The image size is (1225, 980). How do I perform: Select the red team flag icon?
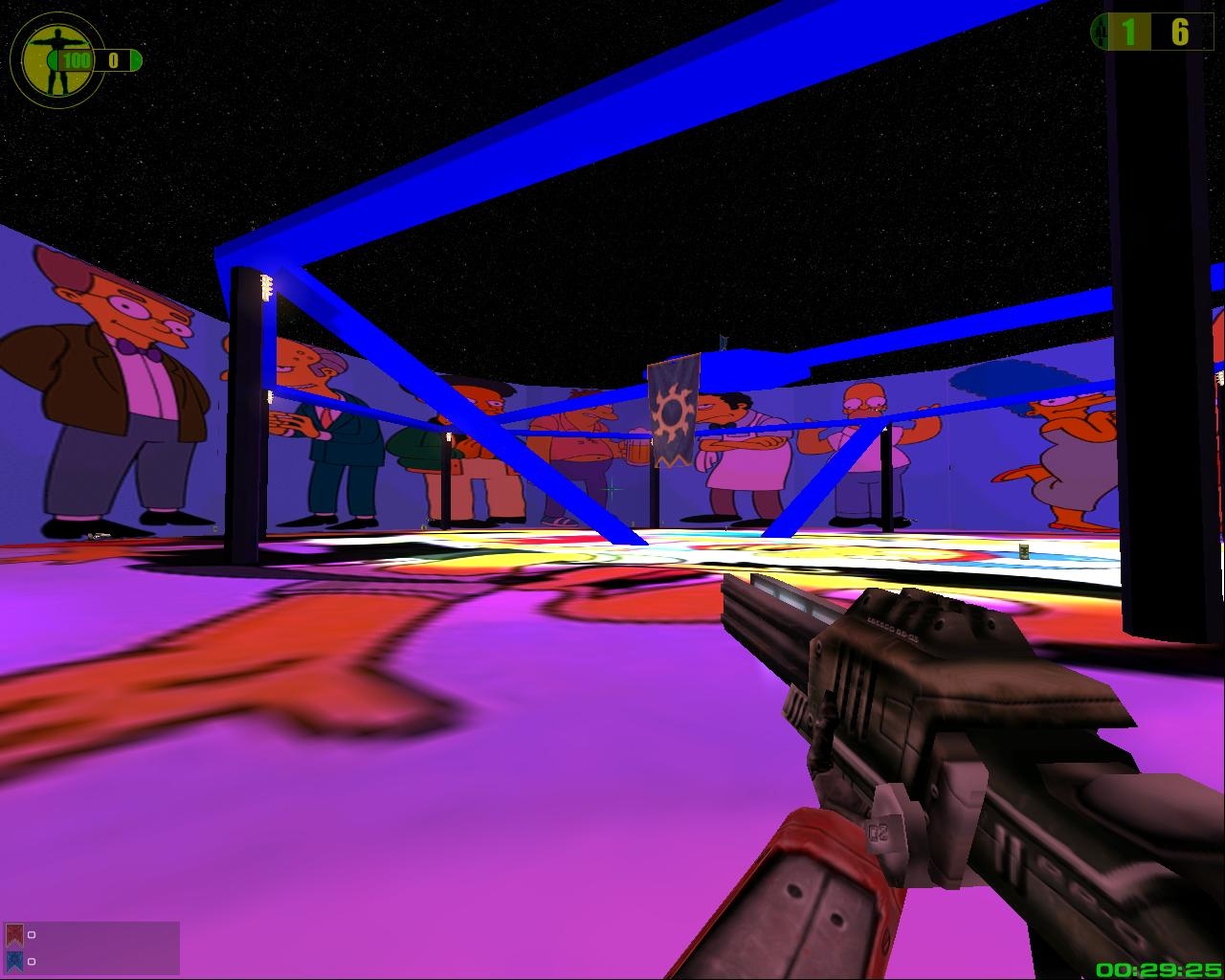tap(14, 935)
